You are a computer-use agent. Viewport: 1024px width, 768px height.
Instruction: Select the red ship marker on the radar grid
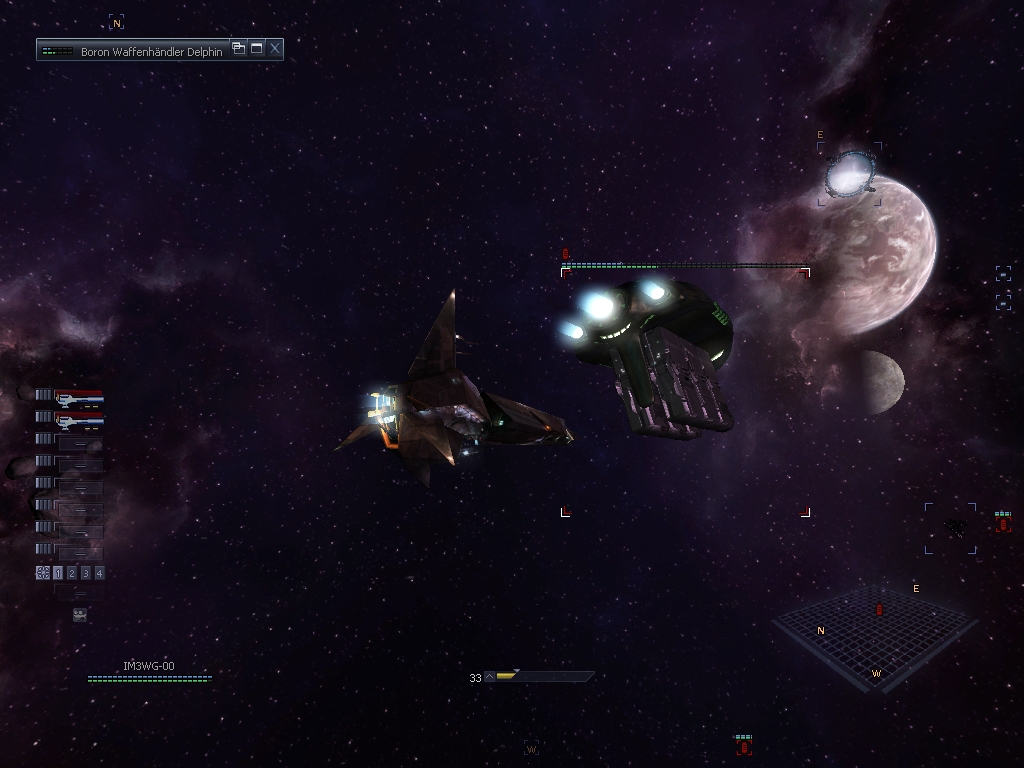880,609
